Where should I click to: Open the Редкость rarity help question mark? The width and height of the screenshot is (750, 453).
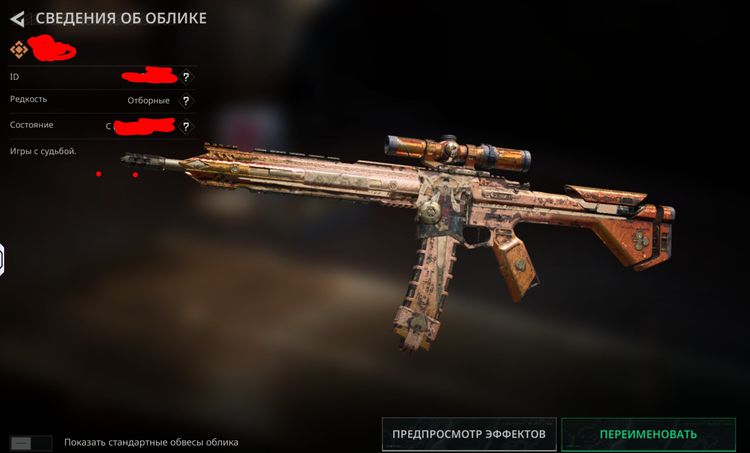pyautogui.click(x=186, y=100)
